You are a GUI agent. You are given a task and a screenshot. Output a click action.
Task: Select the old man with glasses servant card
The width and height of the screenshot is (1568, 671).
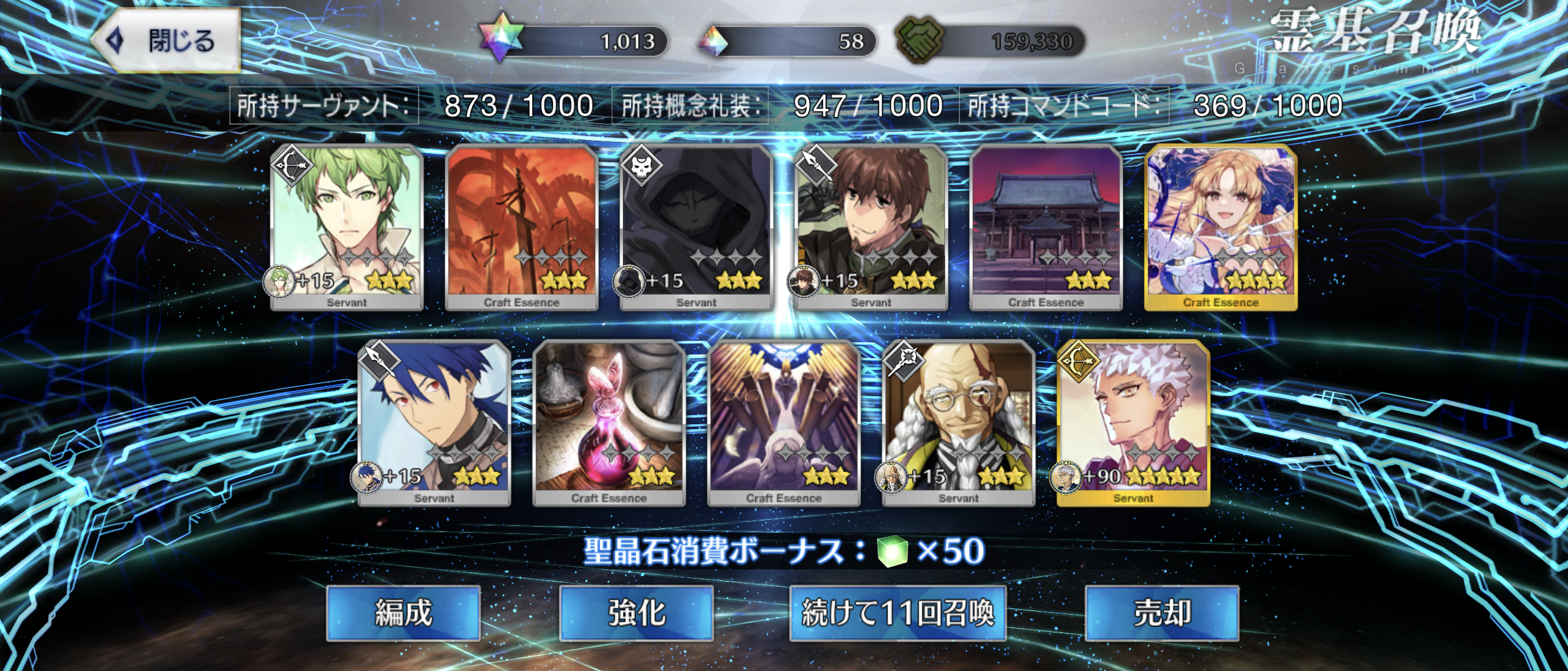959,422
